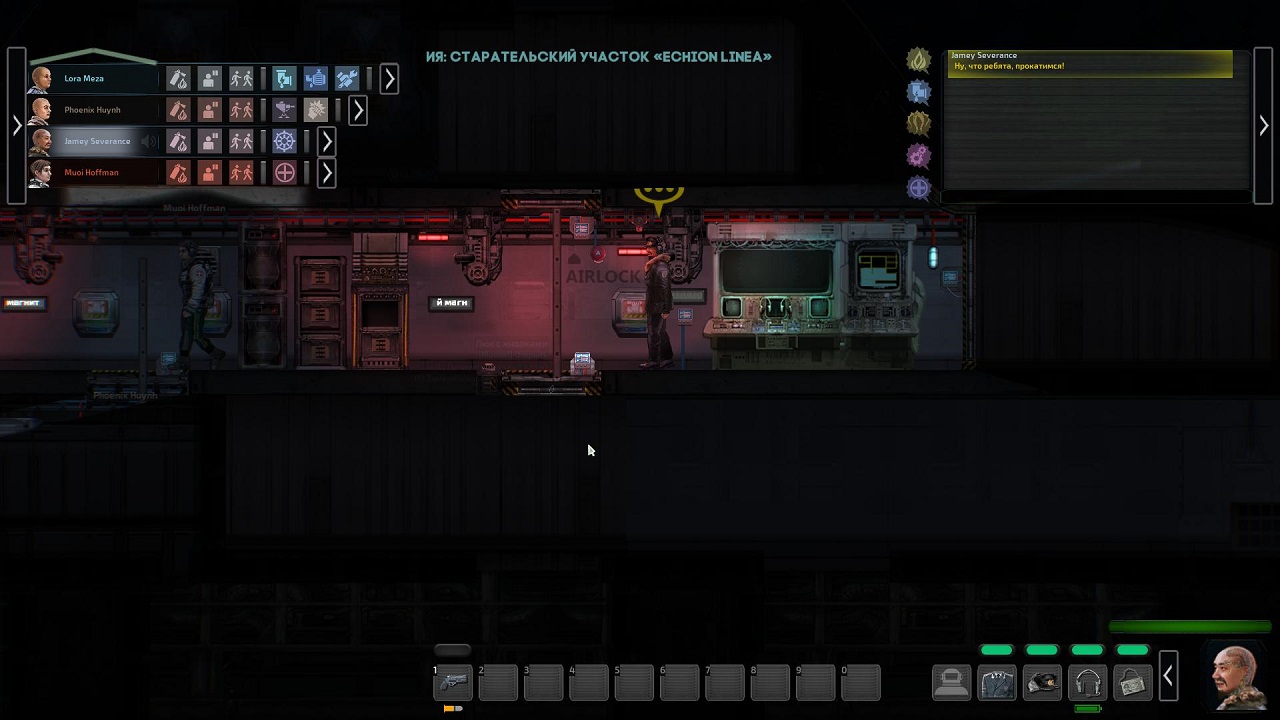Collapse the crew list panel
1280x720 pixels.
(x=16, y=125)
